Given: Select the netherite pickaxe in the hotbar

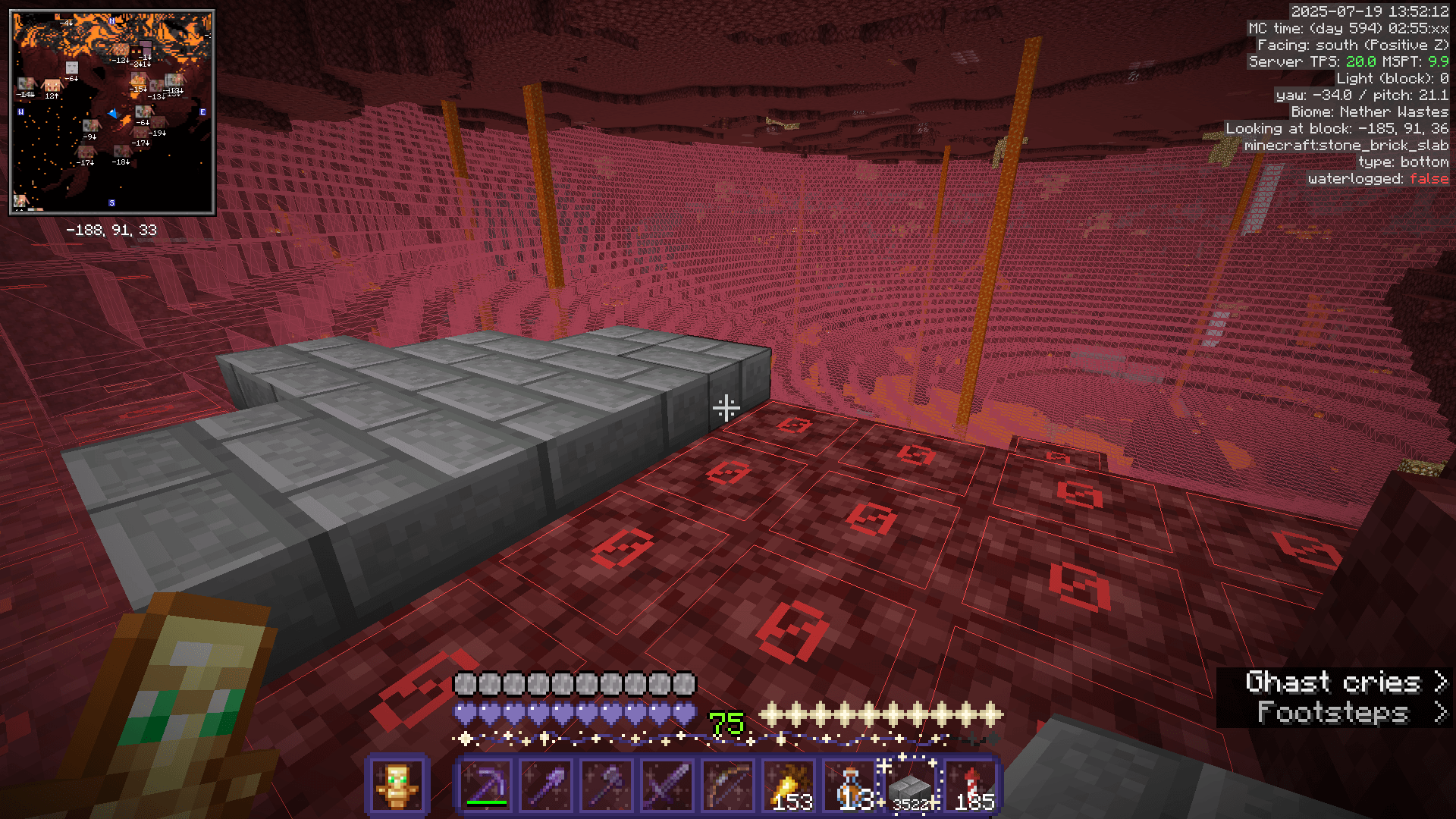Looking at the screenshot, I should tap(486, 786).
